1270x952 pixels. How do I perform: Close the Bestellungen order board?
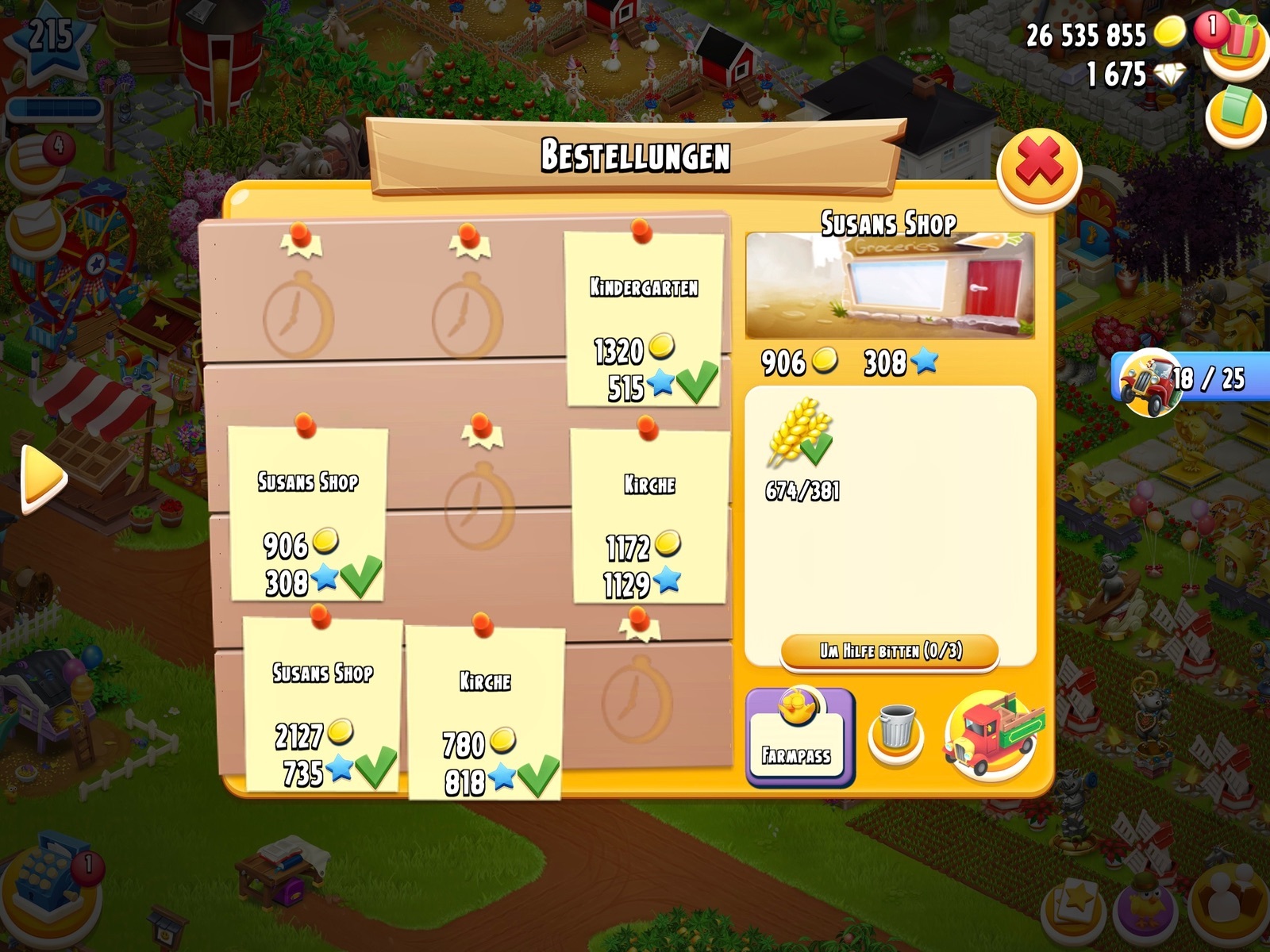[1038, 168]
